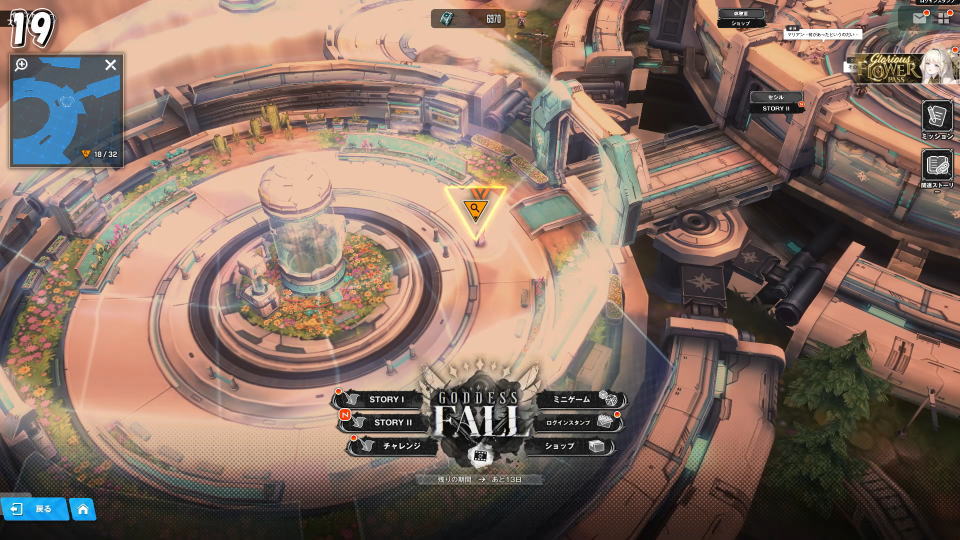Close the minimap with the X
Screen dimensions: 960x540
pos(111,65)
